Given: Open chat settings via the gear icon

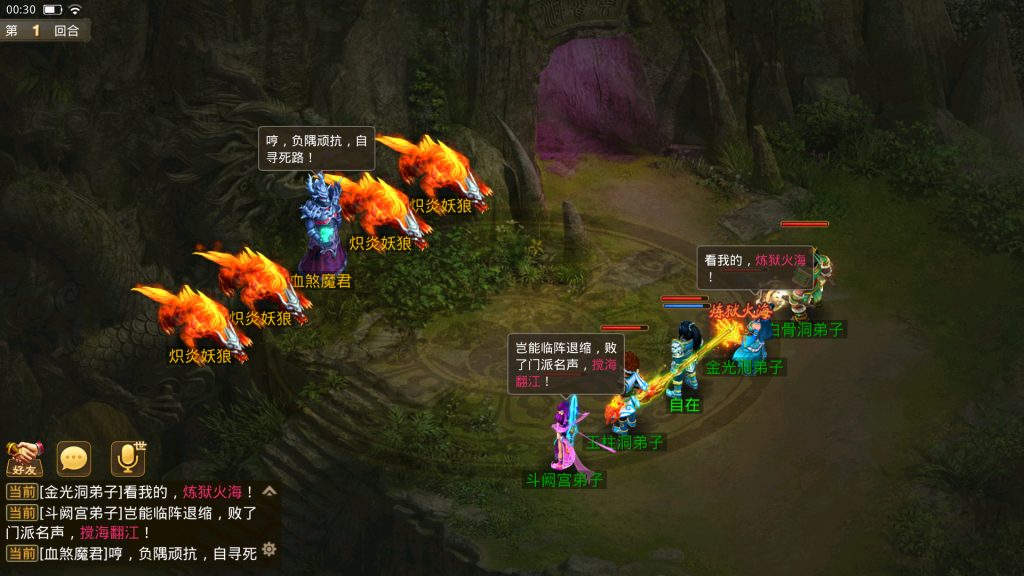Looking at the screenshot, I should [x=268, y=549].
